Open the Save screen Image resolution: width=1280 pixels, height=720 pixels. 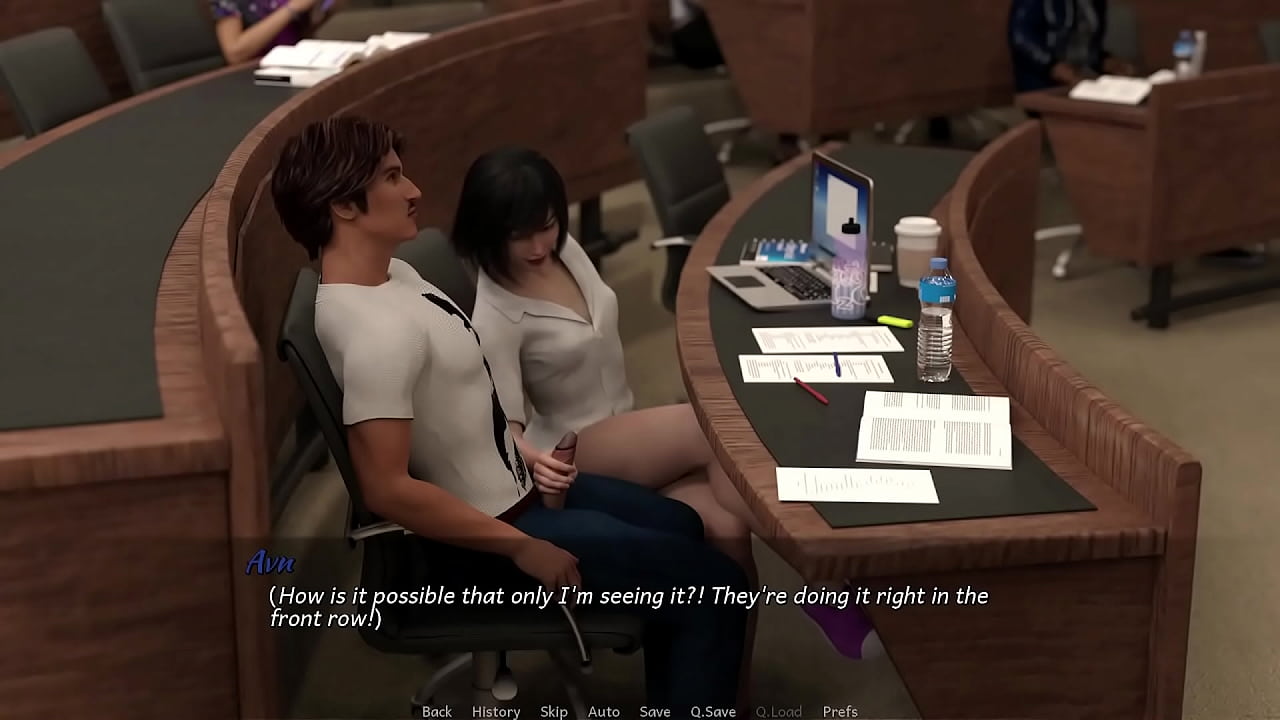click(655, 711)
